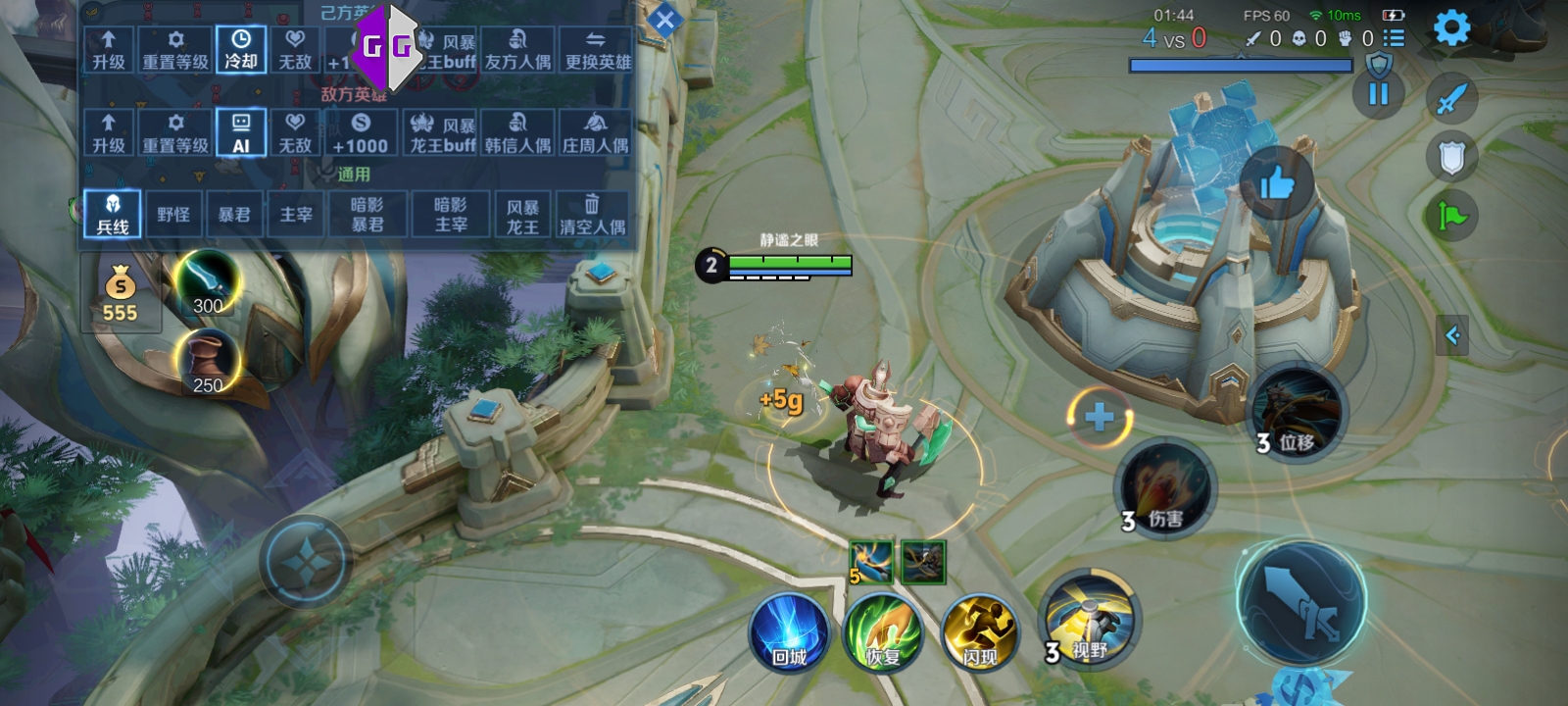Screen dimensions: 1568x706
Task: Pause the match with the pause button
Action: (1378, 94)
